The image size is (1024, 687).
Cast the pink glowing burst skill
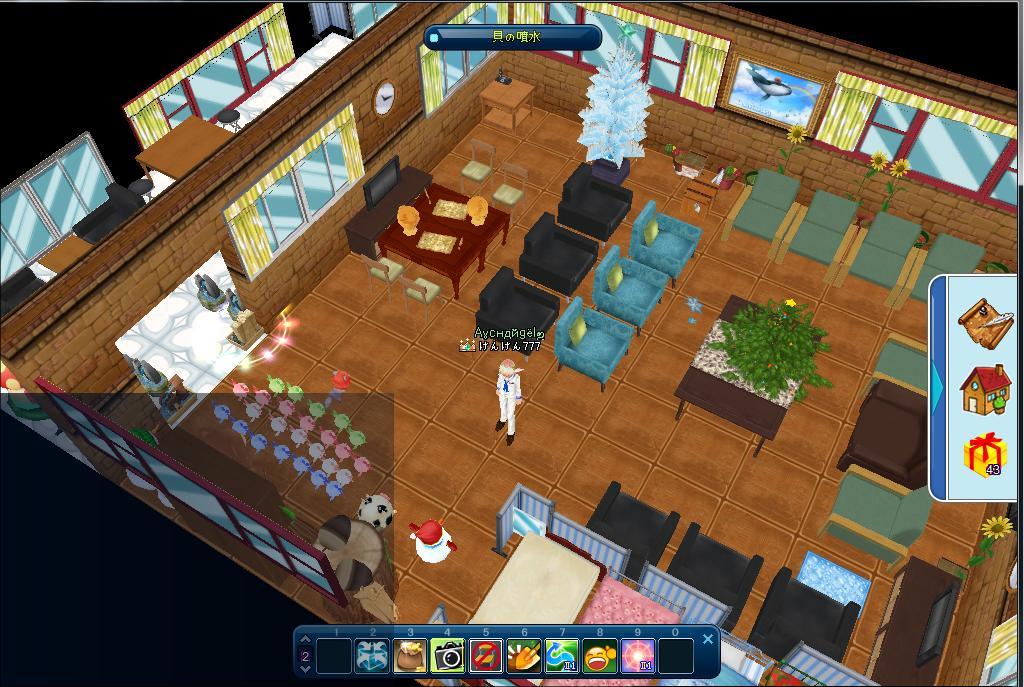coord(638,656)
